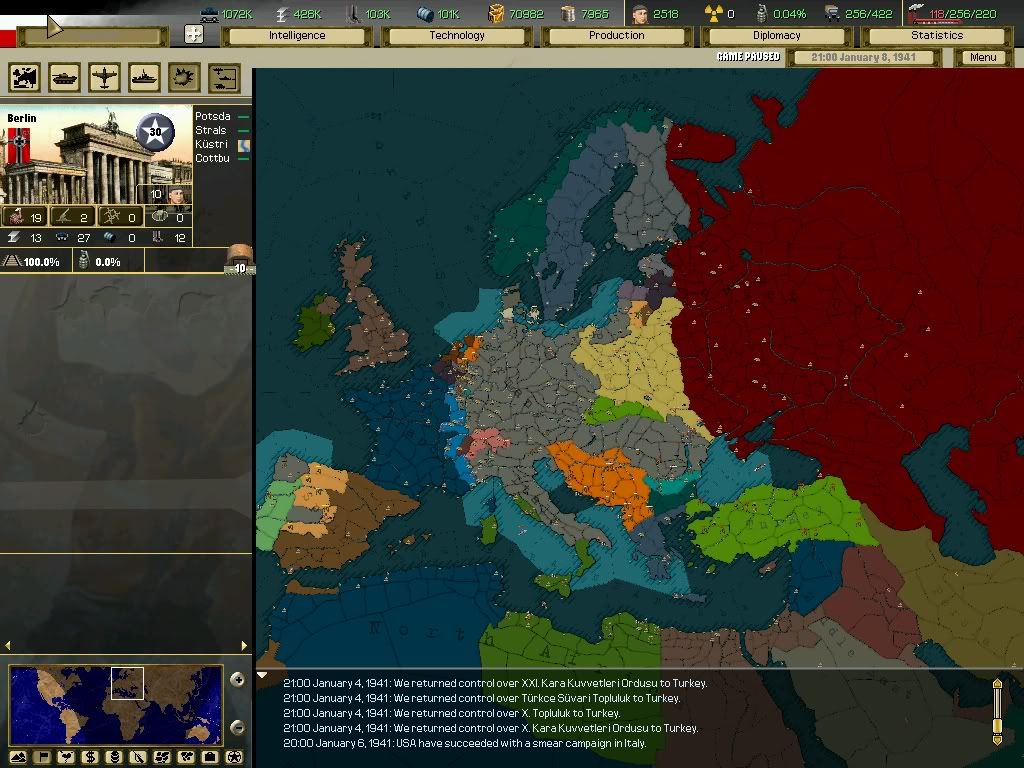The width and height of the screenshot is (1024, 768).
Task: Click the world minimap
Action: [116, 705]
